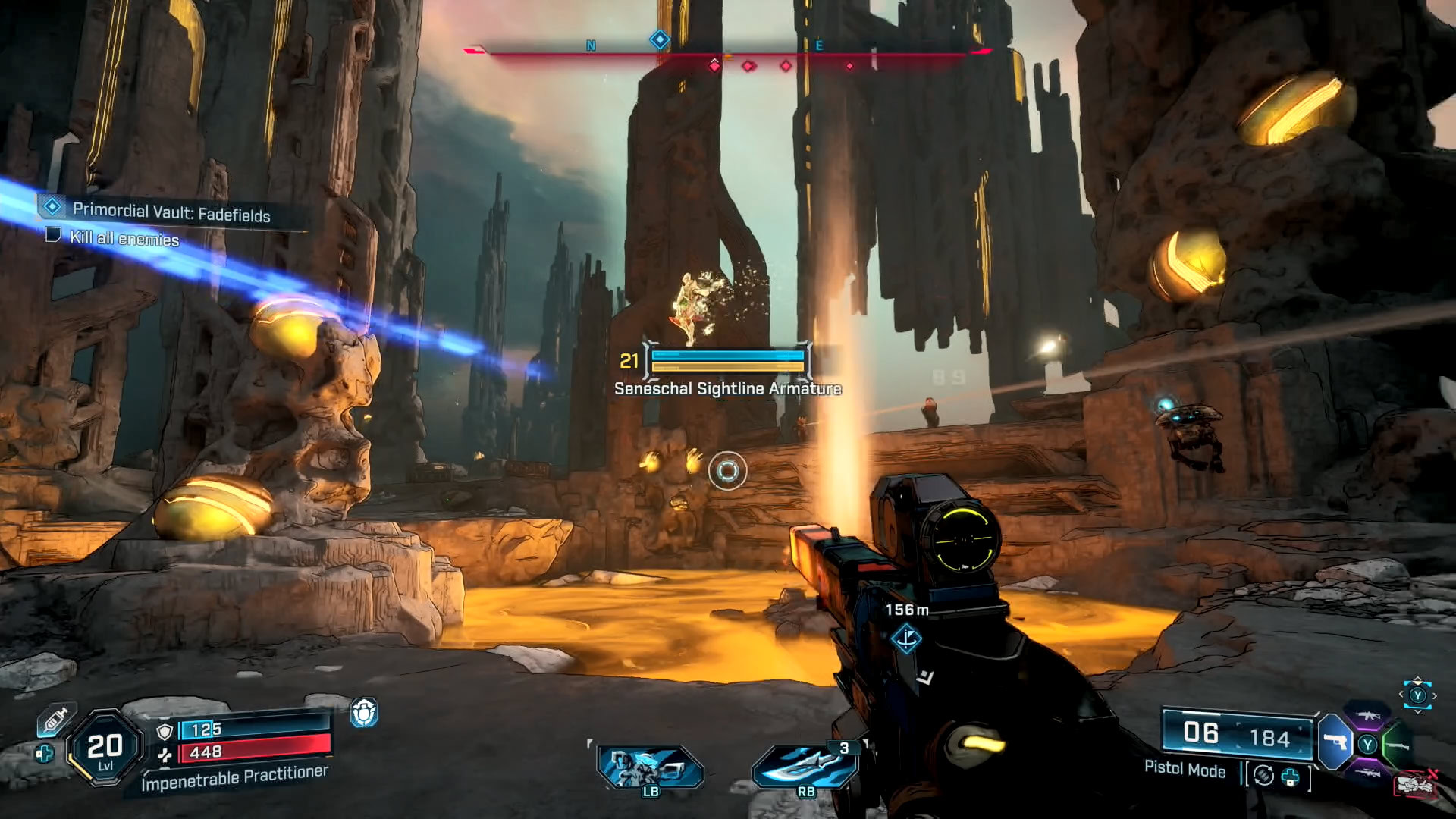Select the blue diamond objective marker on compass
This screenshot has width=1456, height=819.
coord(660,39)
